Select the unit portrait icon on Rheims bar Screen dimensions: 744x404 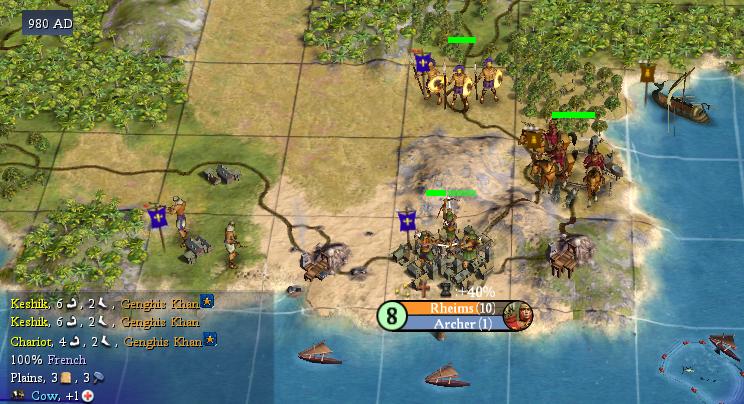(518, 315)
